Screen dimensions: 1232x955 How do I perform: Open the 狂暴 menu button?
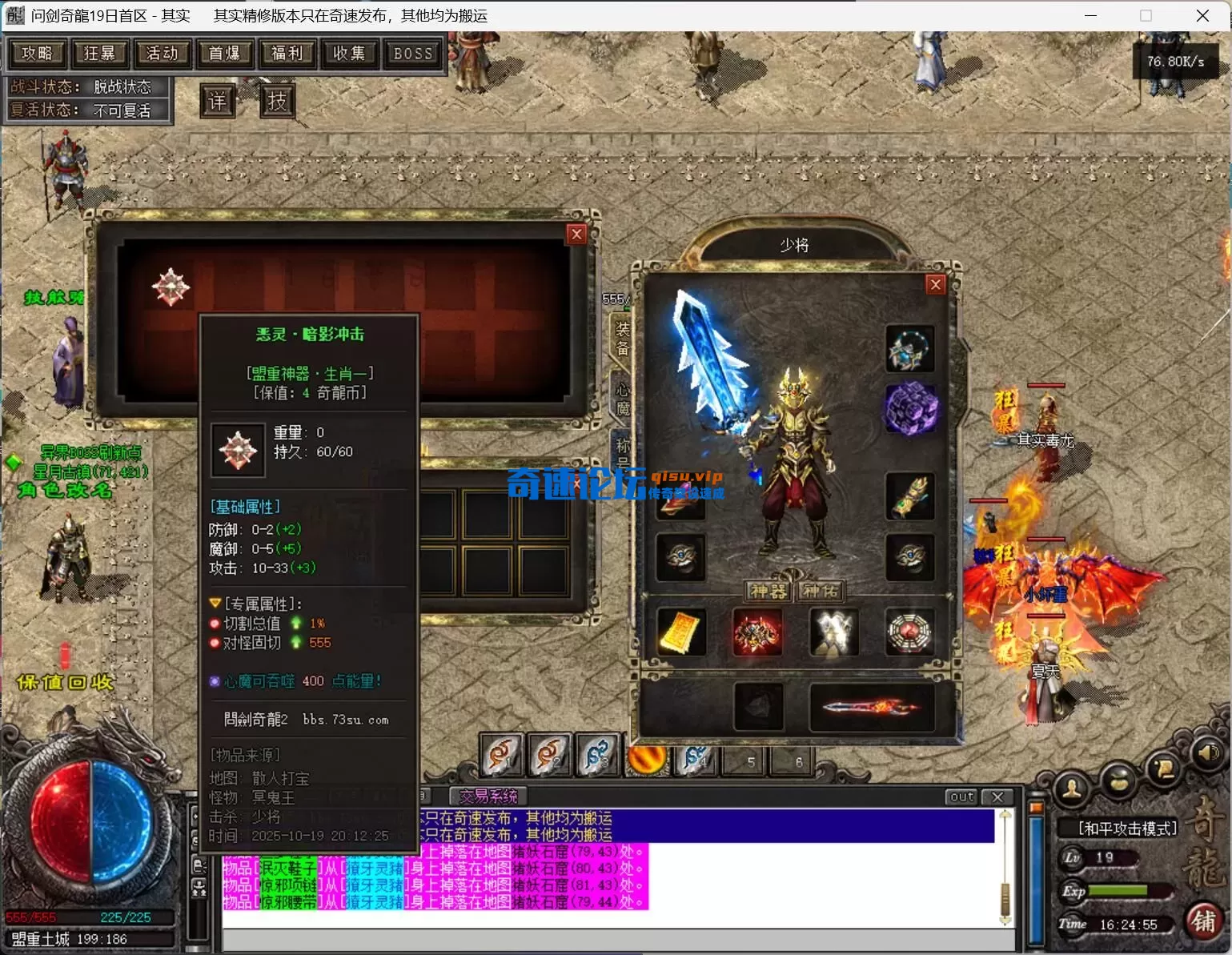[99, 54]
